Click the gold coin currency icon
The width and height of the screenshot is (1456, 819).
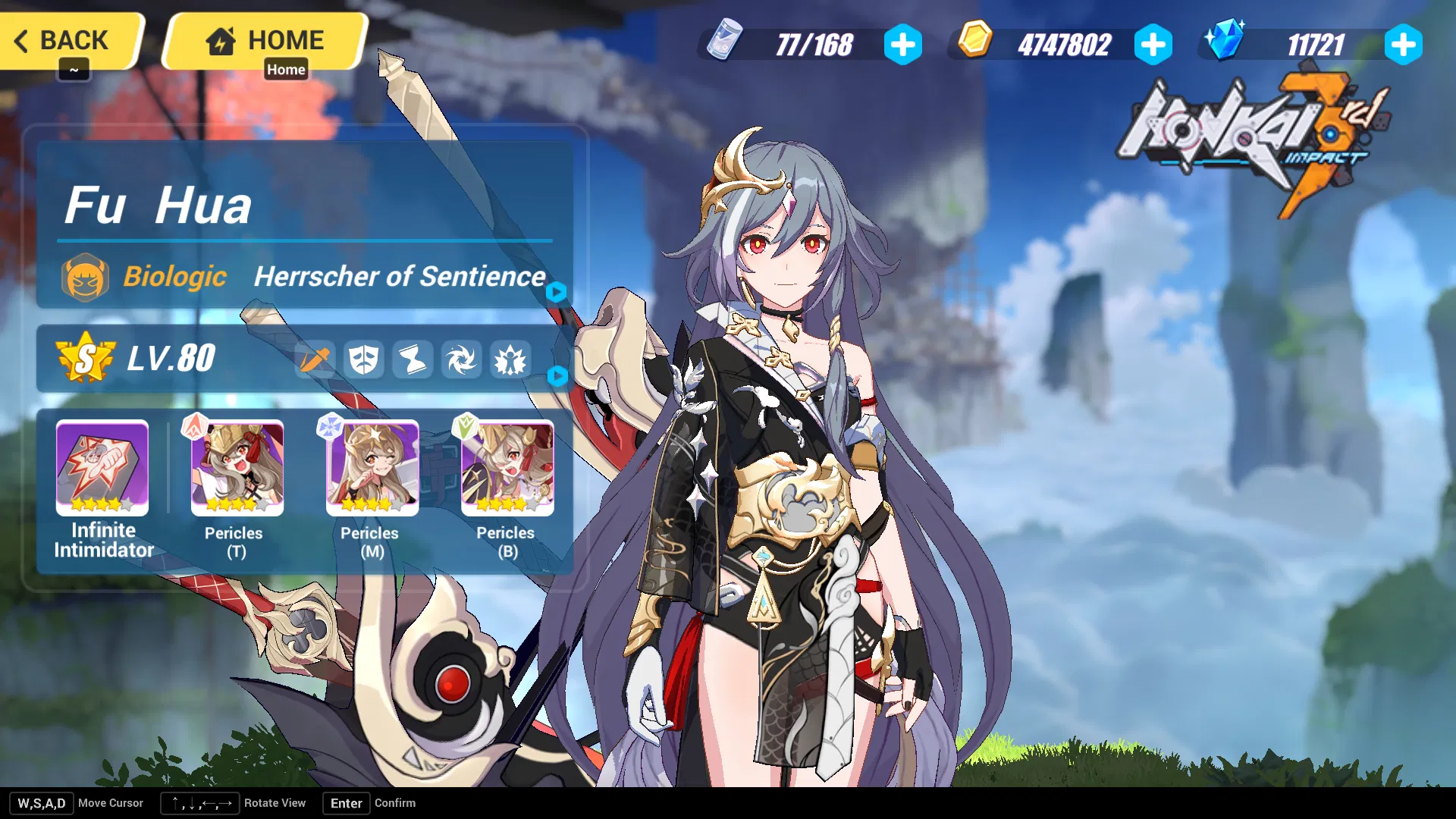[974, 43]
